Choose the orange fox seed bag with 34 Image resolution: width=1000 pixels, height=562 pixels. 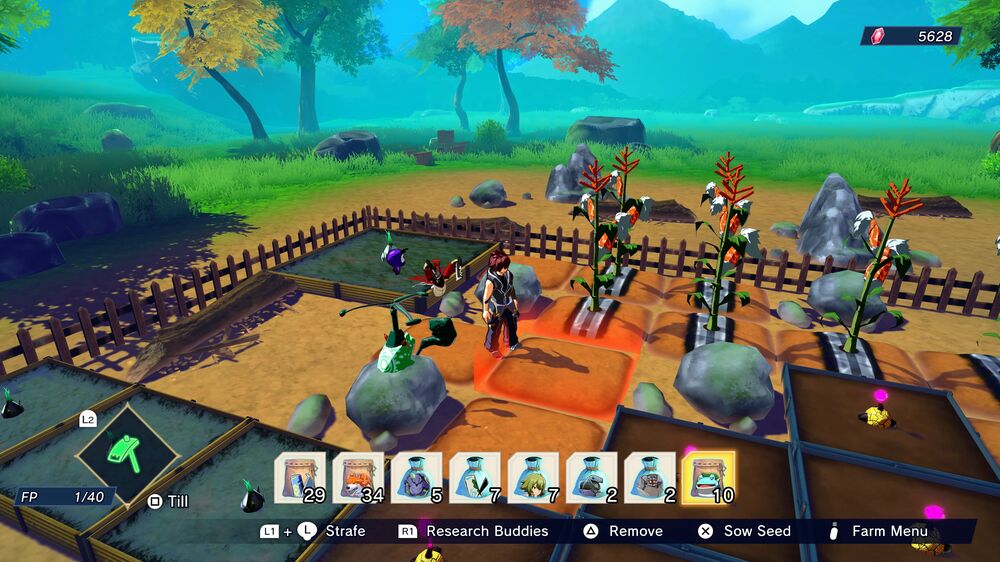click(x=358, y=478)
